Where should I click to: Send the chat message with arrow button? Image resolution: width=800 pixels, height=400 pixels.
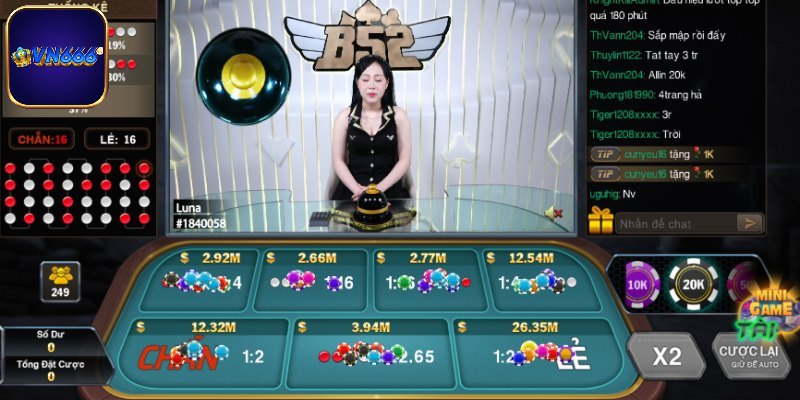pos(750,223)
